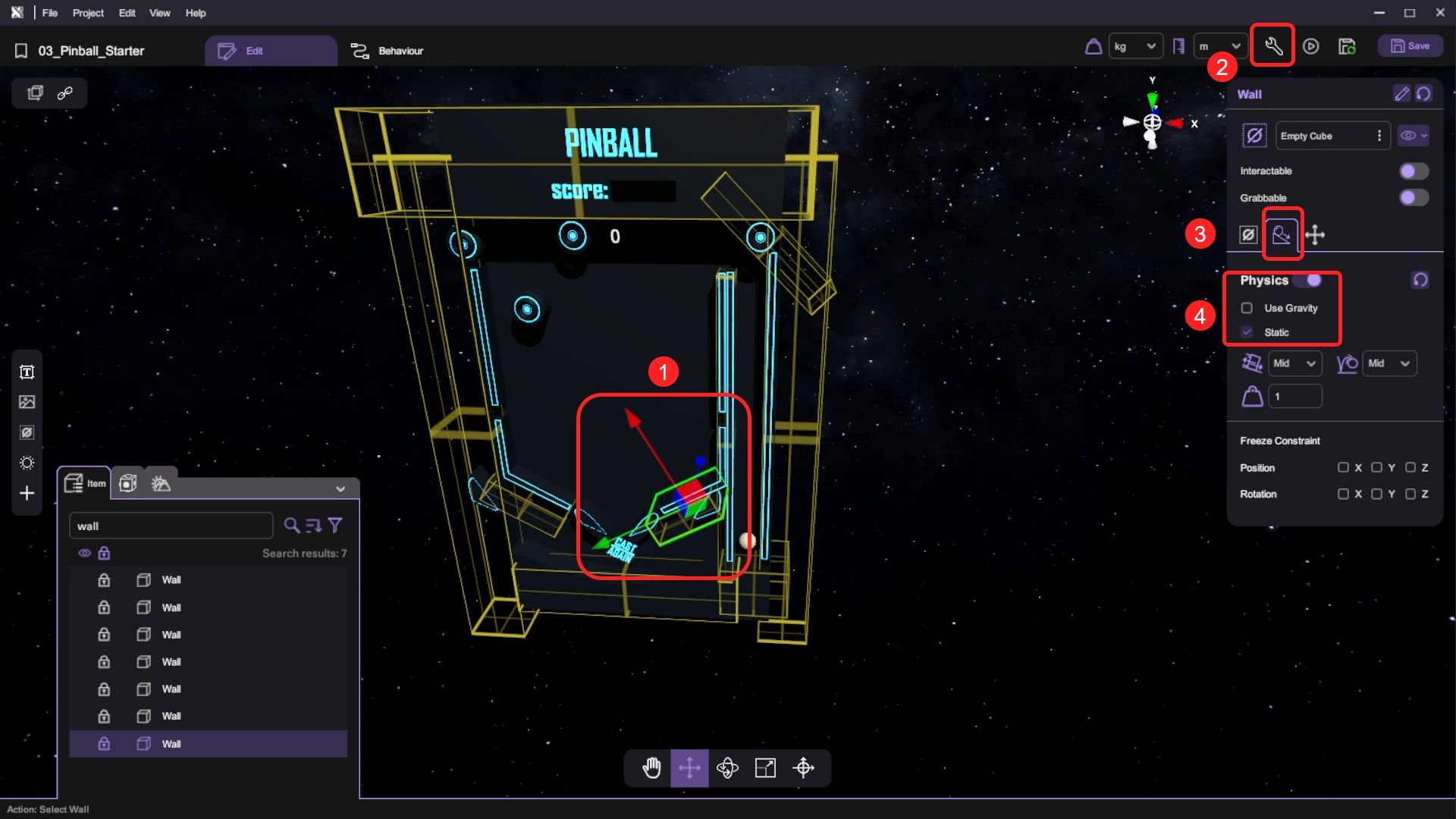Open the Empty Cube options menu
The width and height of the screenshot is (1456, 819).
tap(1379, 136)
